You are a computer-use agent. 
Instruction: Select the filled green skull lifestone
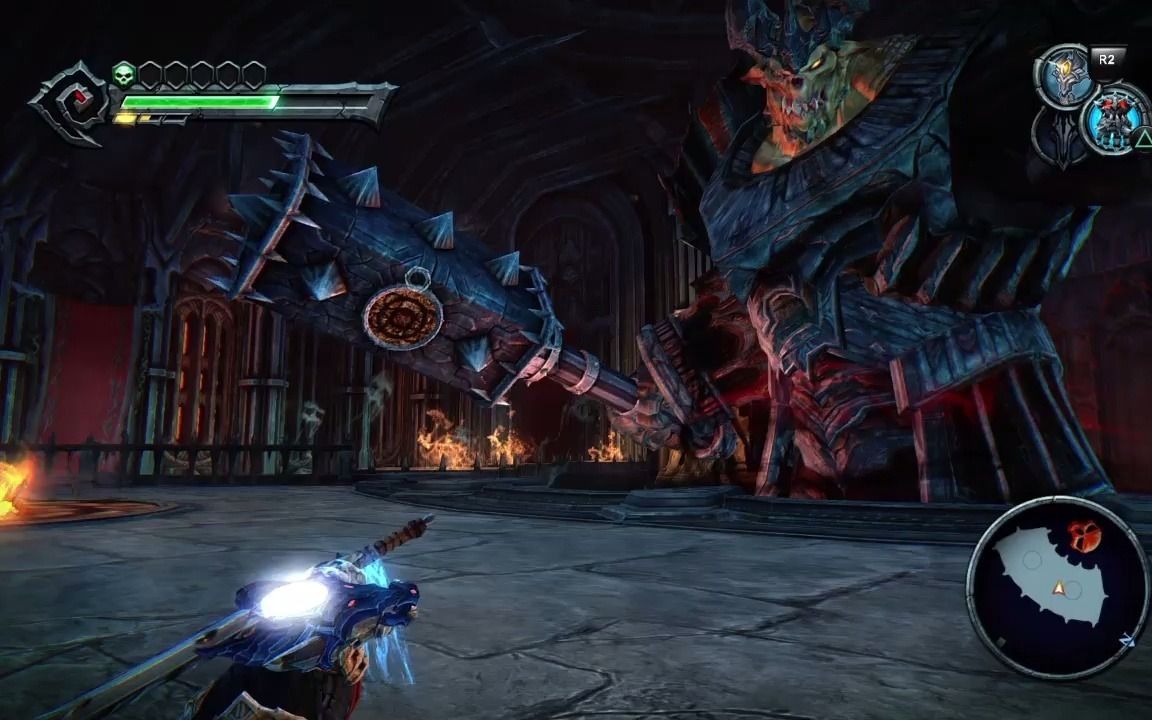point(124,74)
